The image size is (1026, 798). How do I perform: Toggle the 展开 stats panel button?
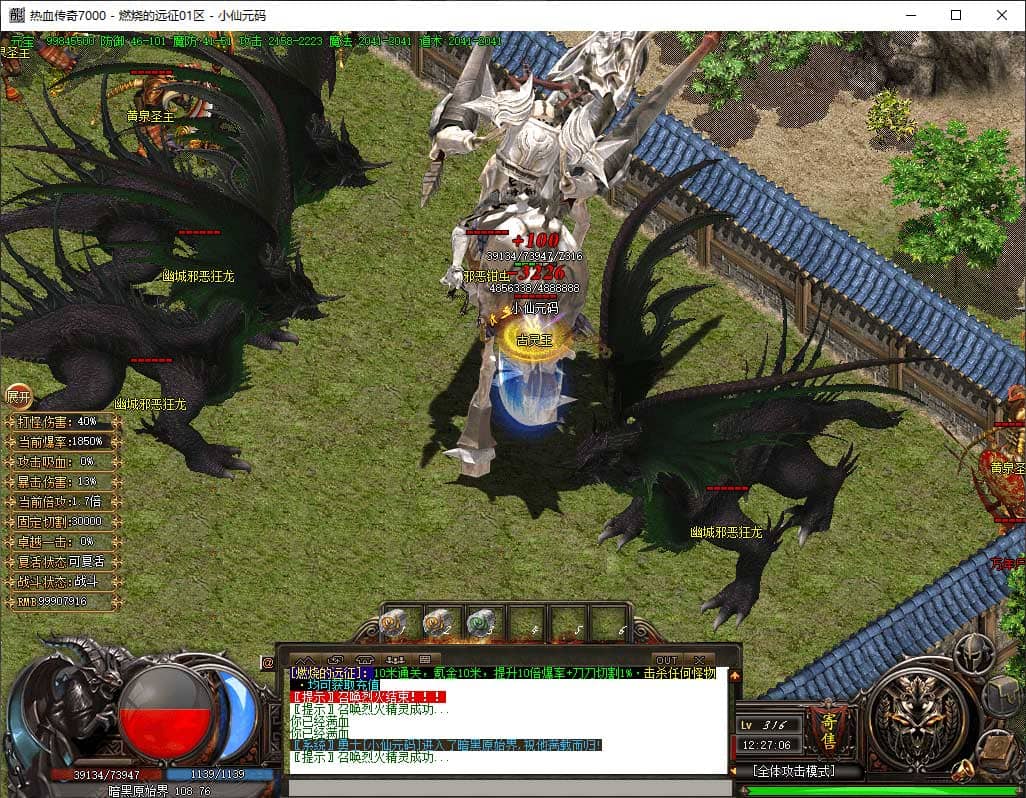click(19, 395)
